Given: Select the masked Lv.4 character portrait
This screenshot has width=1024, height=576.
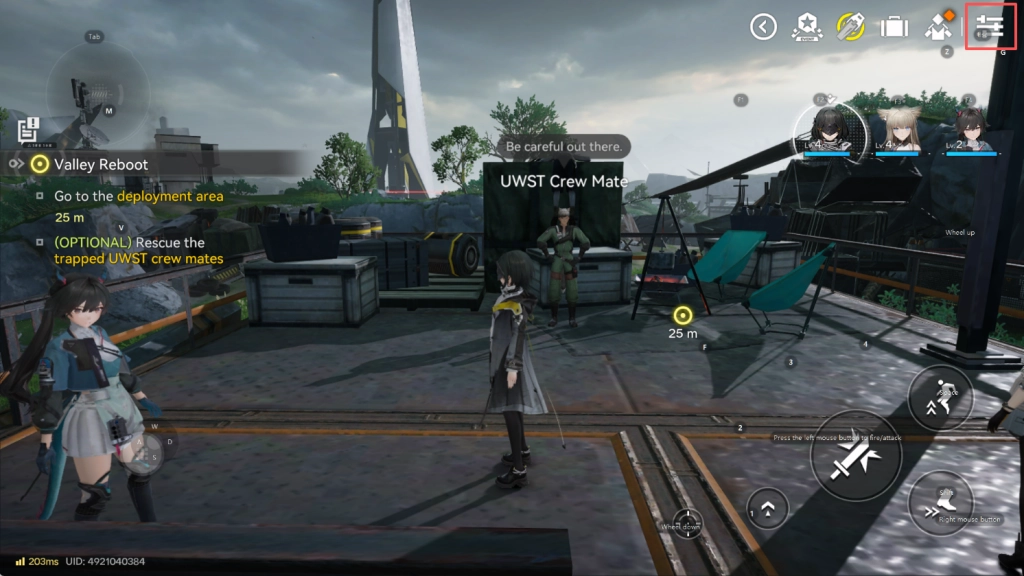Looking at the screenshot, I should [x=827, y=128].
